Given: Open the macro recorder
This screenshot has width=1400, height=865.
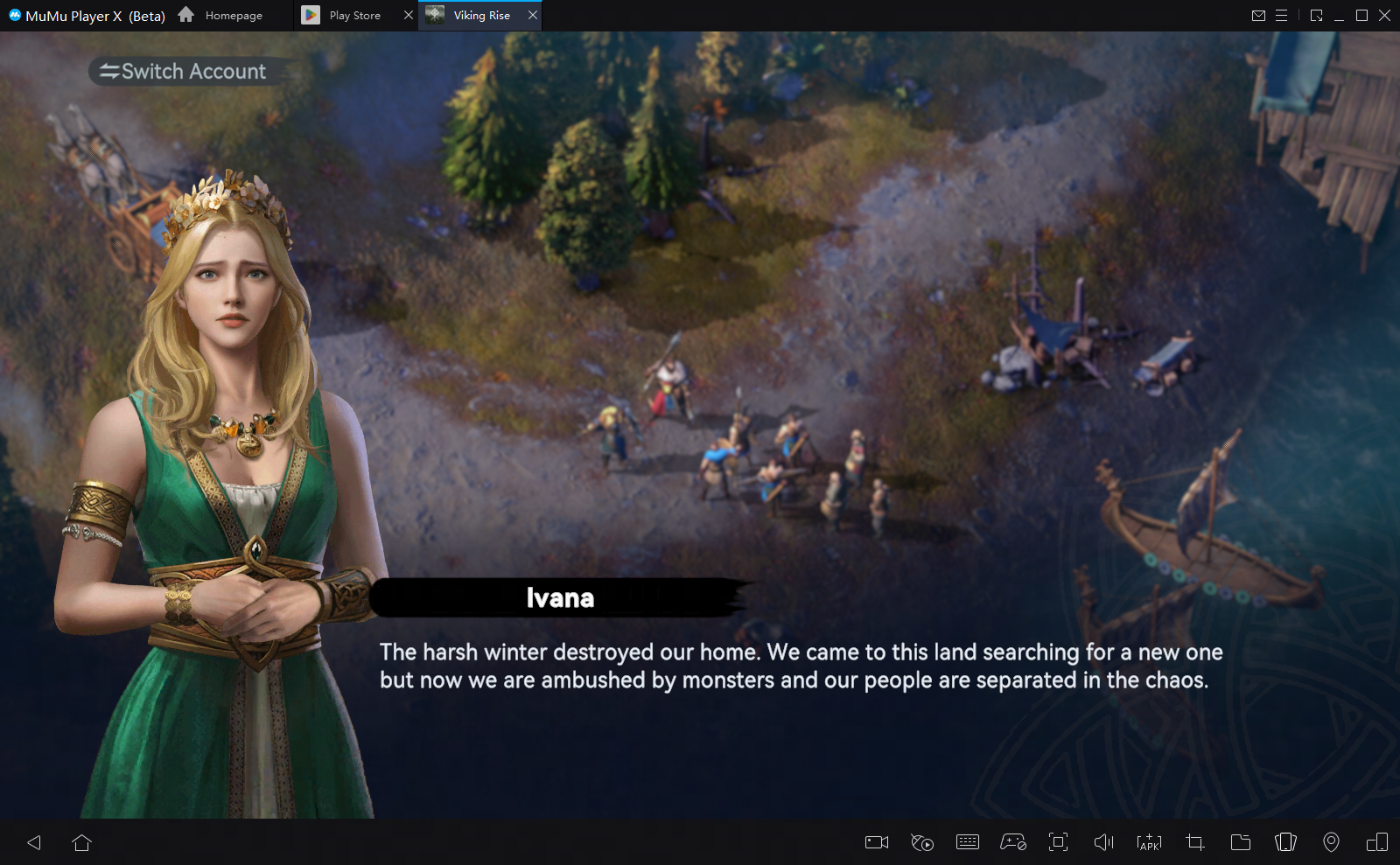Looking at the screenshot, I should click(x=921, y=842).
